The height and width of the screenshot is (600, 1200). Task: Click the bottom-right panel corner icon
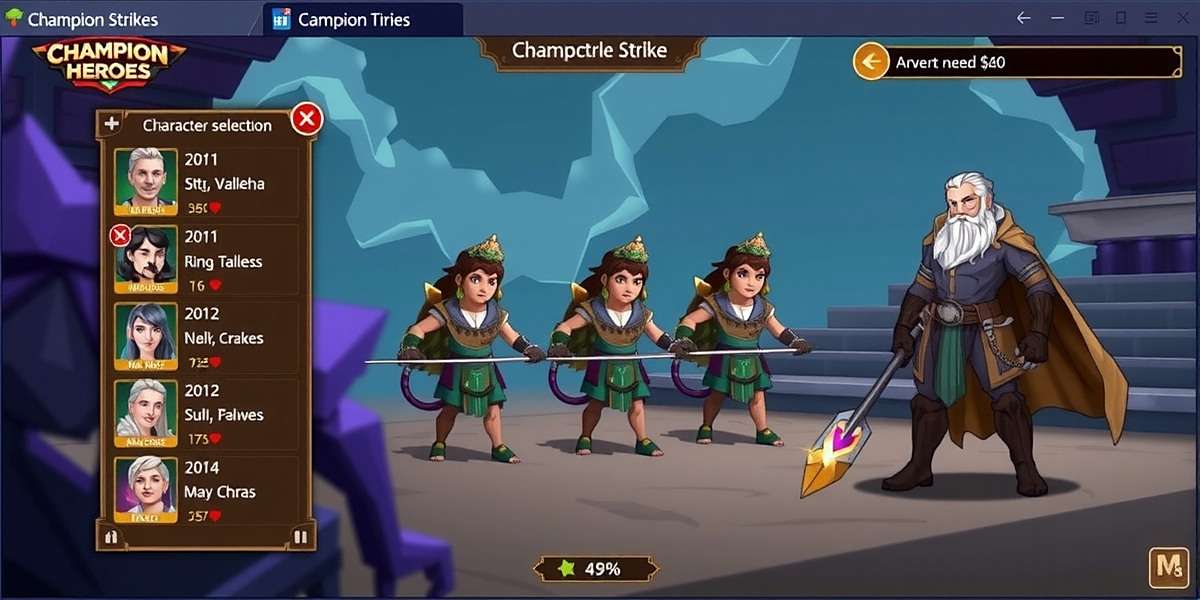tap(301, 537)
